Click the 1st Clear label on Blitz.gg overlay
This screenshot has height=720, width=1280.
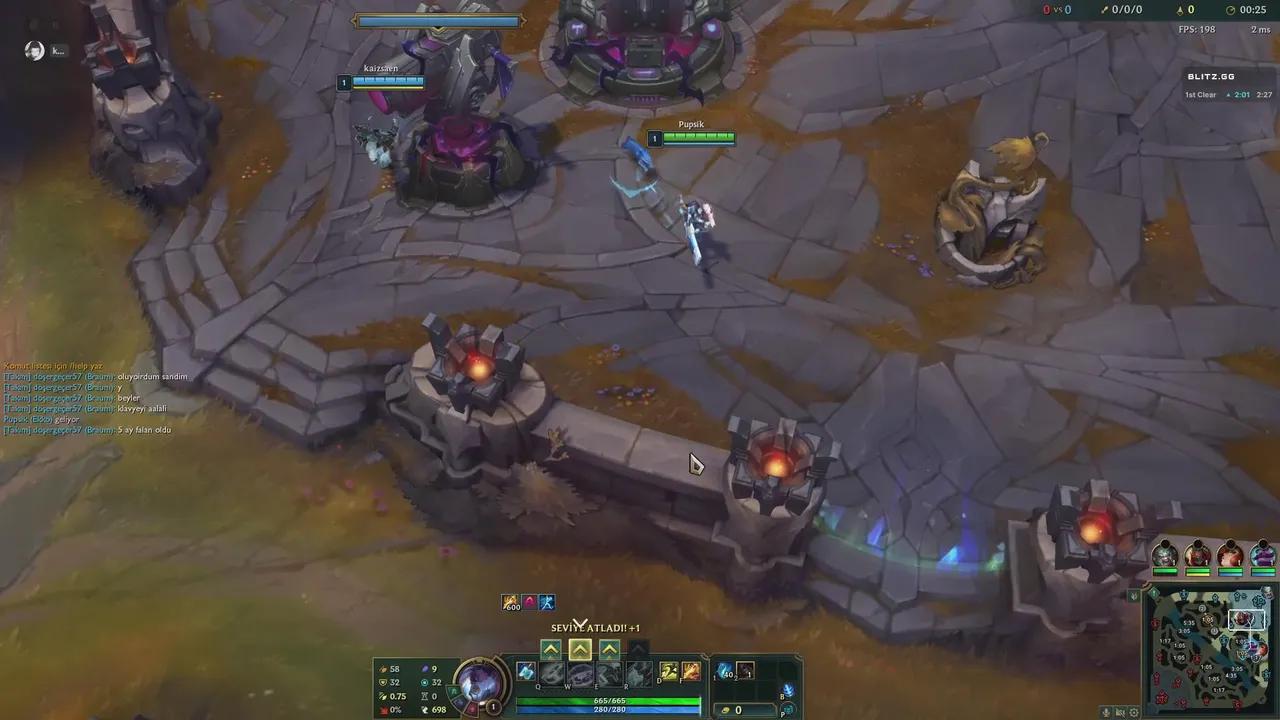click(x=1200, y=94)
